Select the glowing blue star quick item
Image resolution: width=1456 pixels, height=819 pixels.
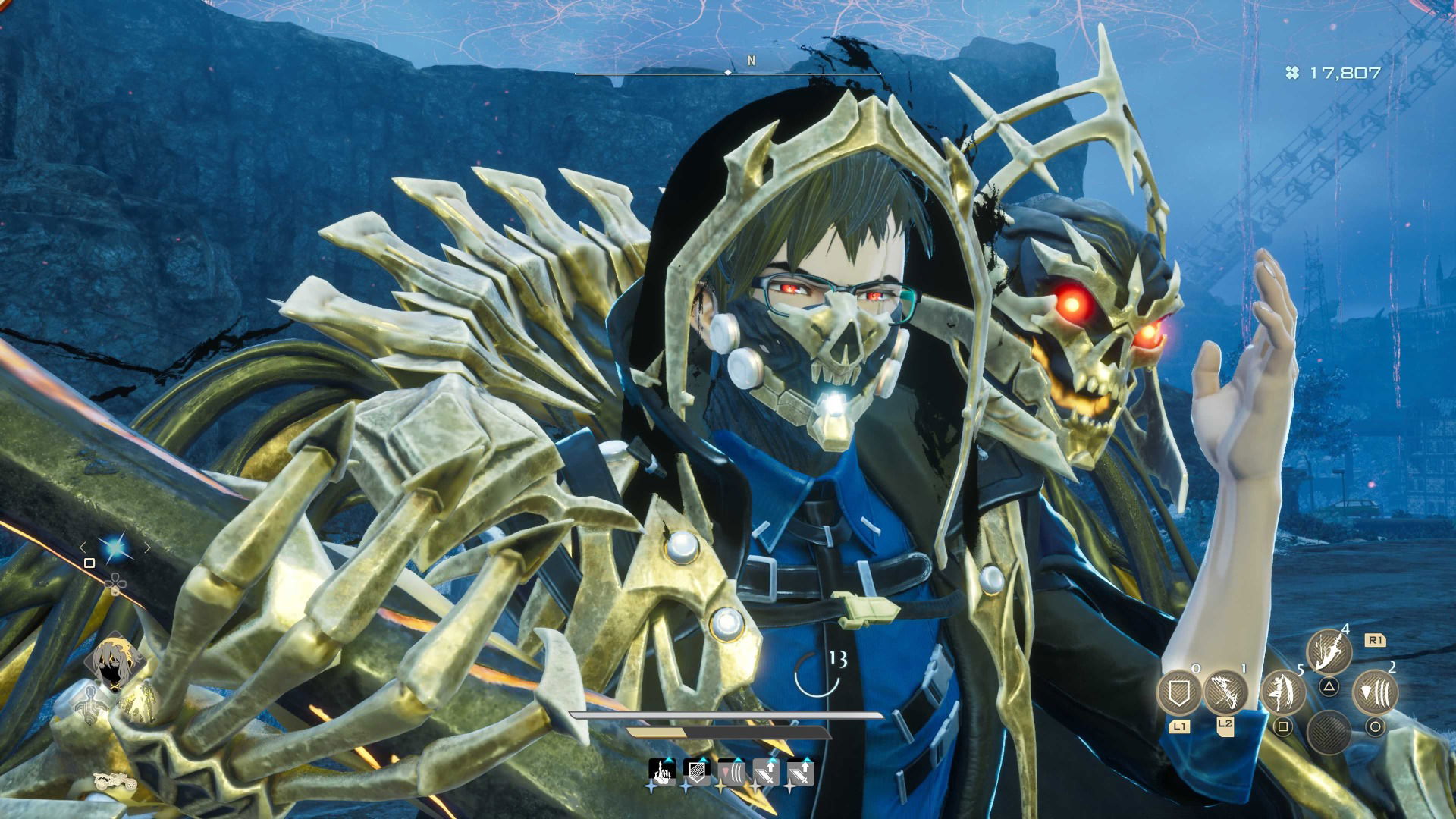[115, 548]
